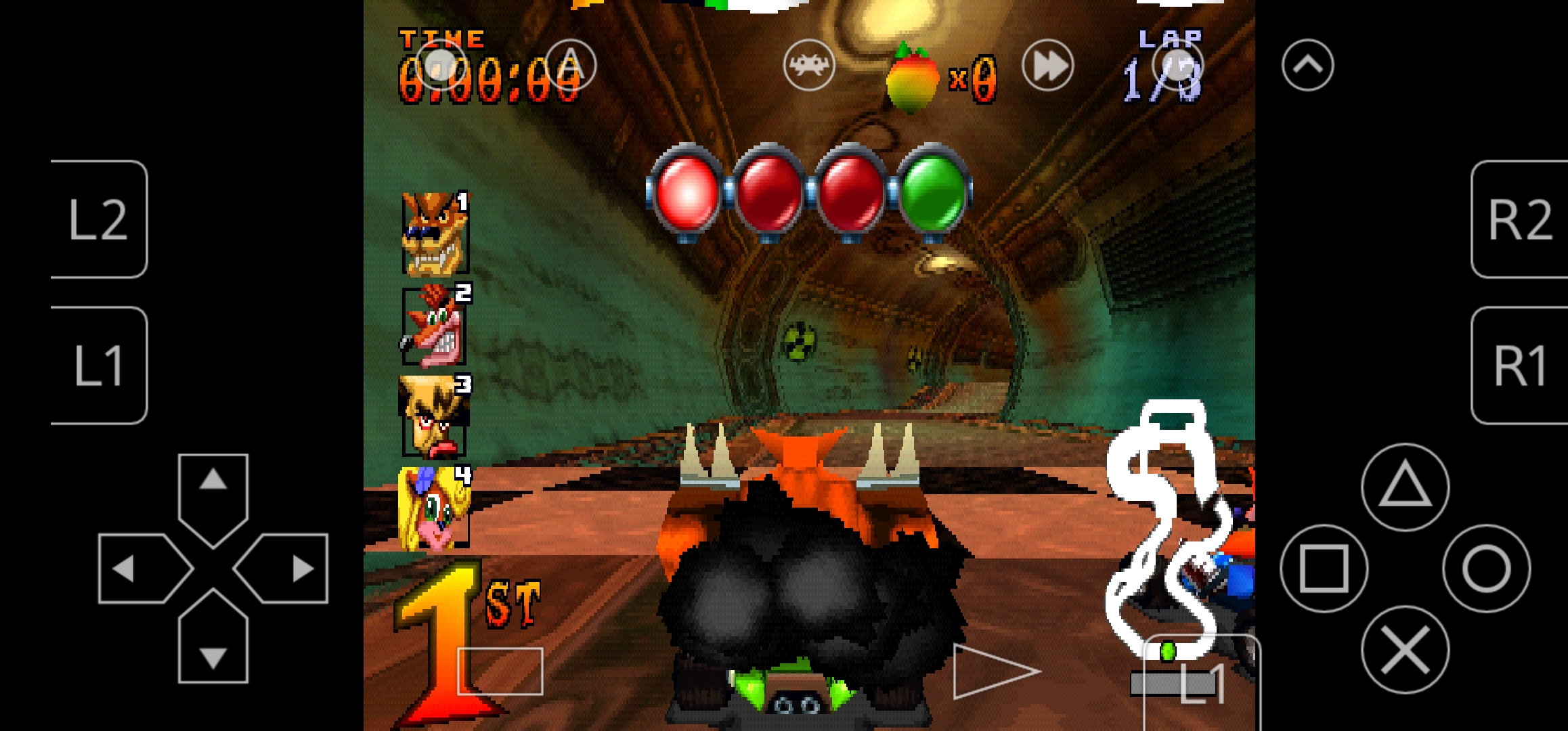Open the RetroArch menu invader icon
Image resolution: width=1568 pixels, height=731 pixels.
point(808,66)
